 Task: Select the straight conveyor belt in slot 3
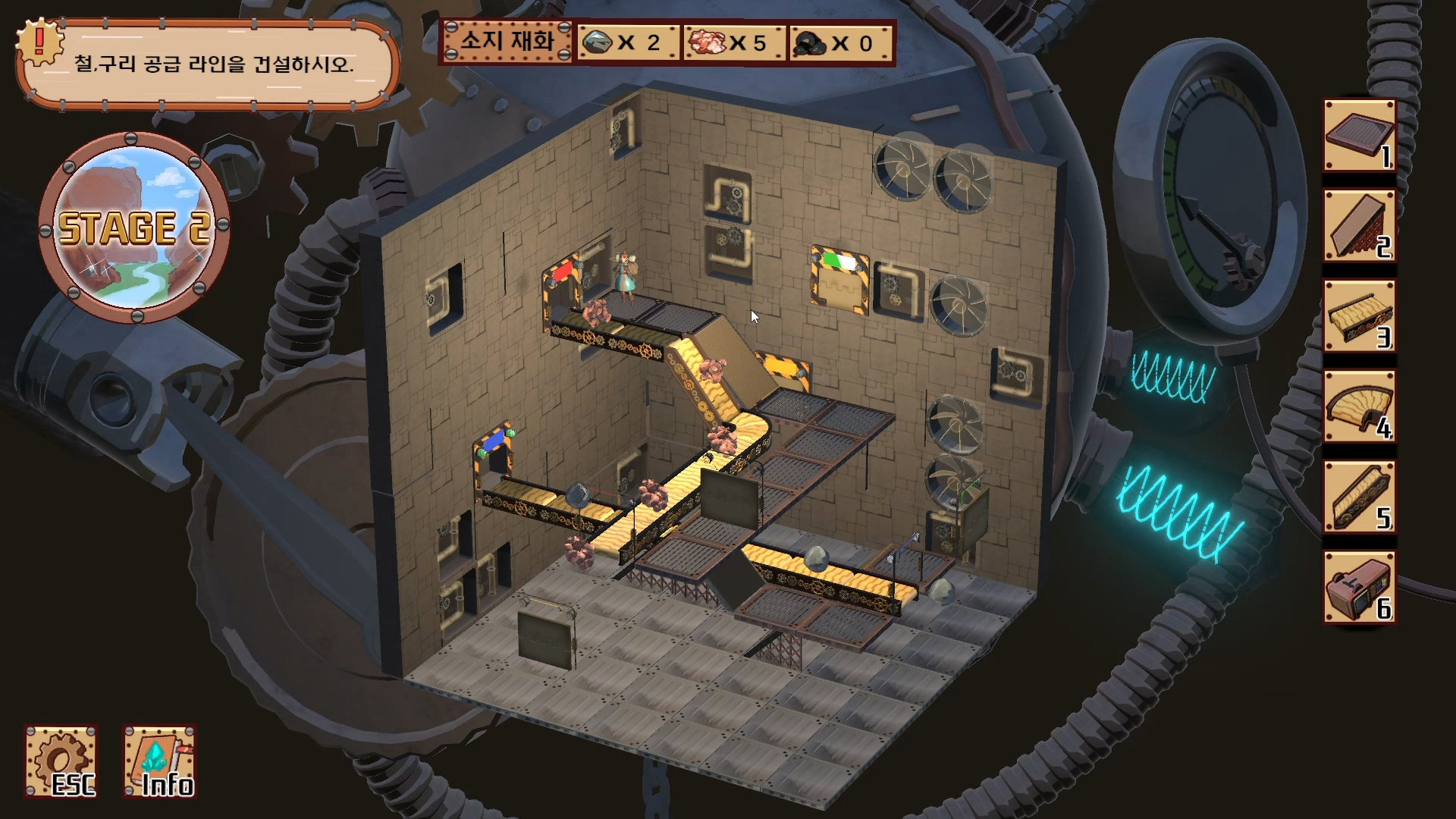pos(1359,316)
